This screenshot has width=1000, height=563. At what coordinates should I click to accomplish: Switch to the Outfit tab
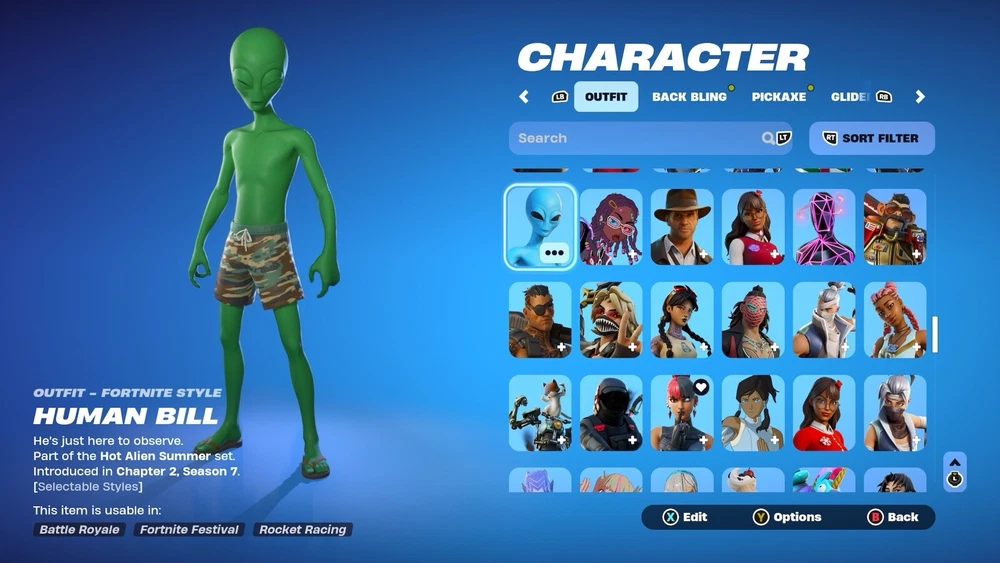coord(605,97)
